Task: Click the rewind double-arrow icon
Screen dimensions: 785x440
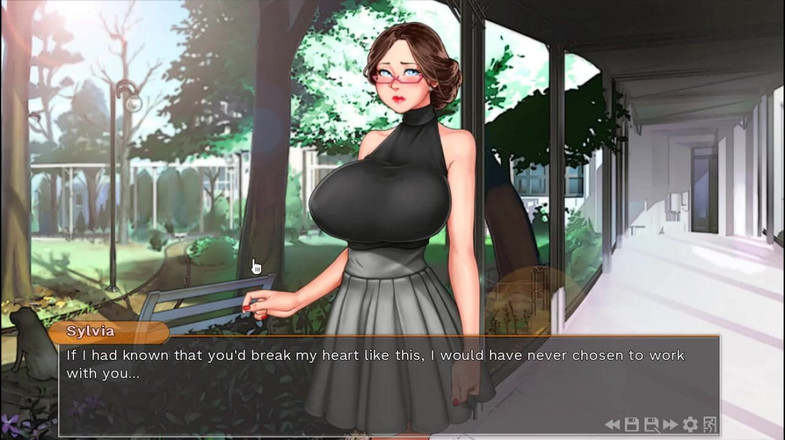Action: point(611,424)
